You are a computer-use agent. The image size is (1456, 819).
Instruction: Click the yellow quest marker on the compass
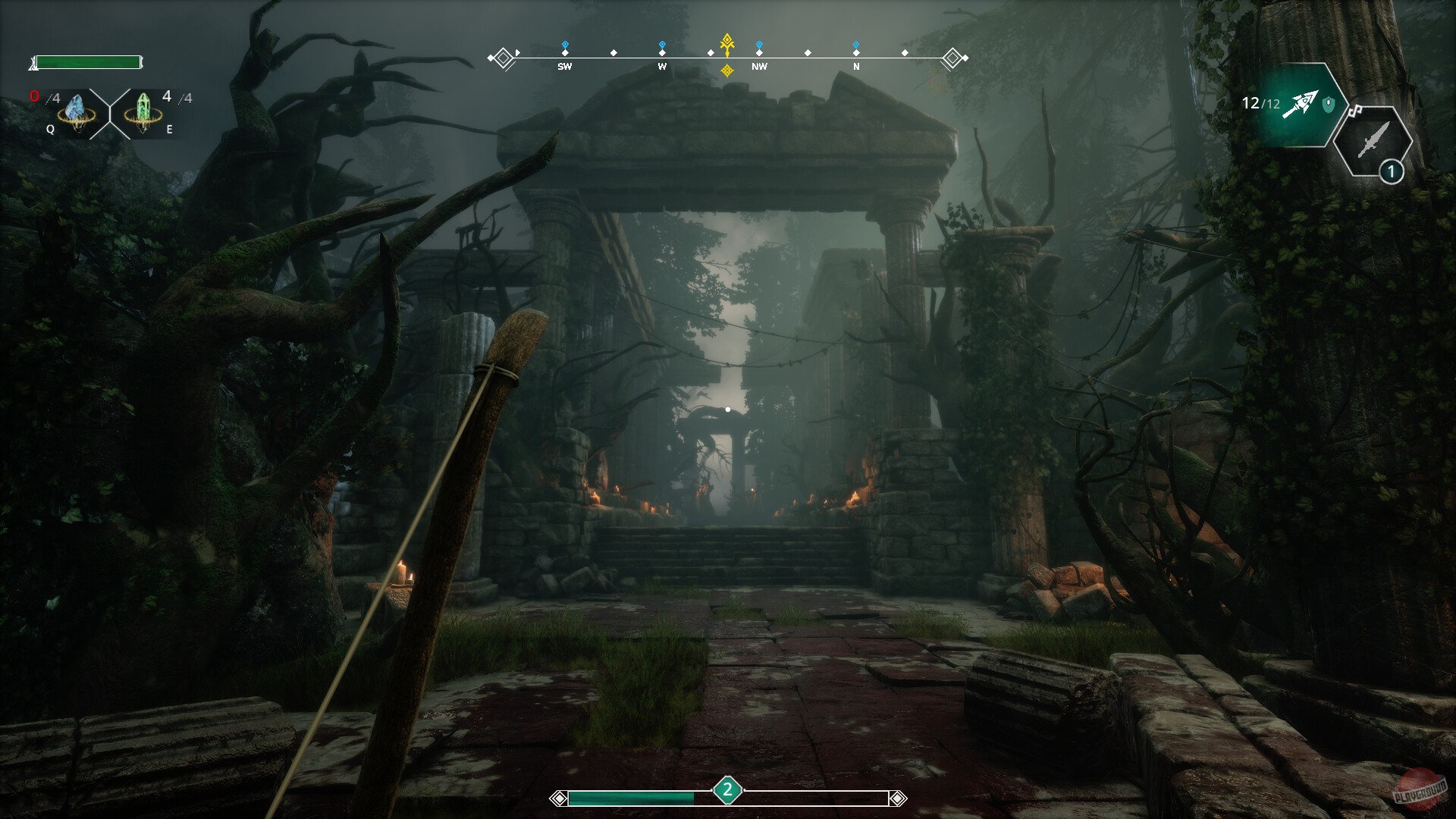[x=726, y=44]
